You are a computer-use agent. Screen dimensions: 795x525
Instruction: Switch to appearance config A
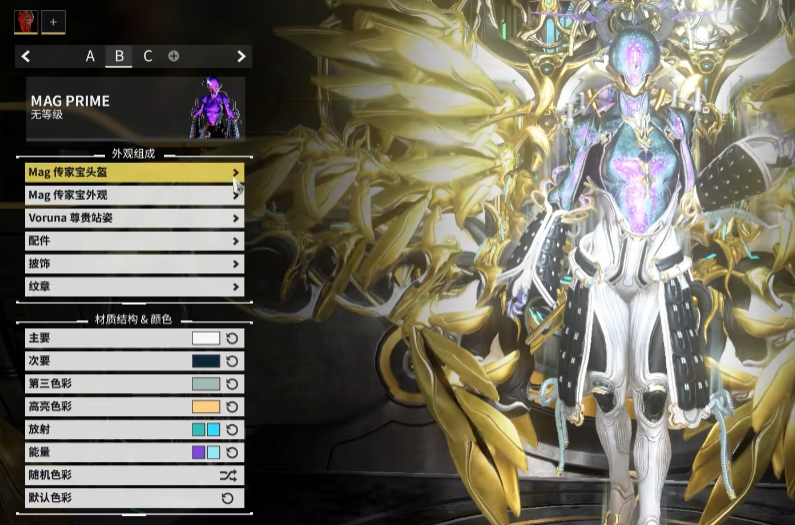90,56
